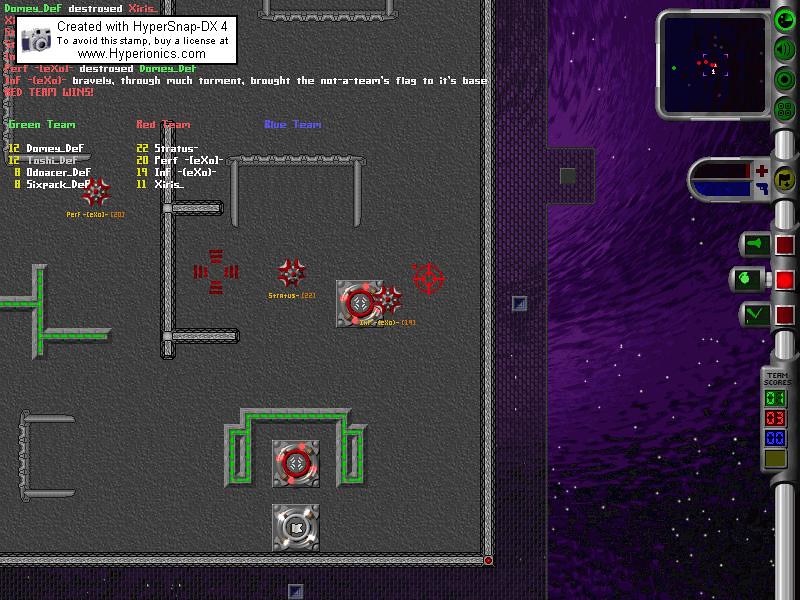800x600 pixels.
Task: Click the HyperSnap-DX camera stamp
Action: (36, 39)
